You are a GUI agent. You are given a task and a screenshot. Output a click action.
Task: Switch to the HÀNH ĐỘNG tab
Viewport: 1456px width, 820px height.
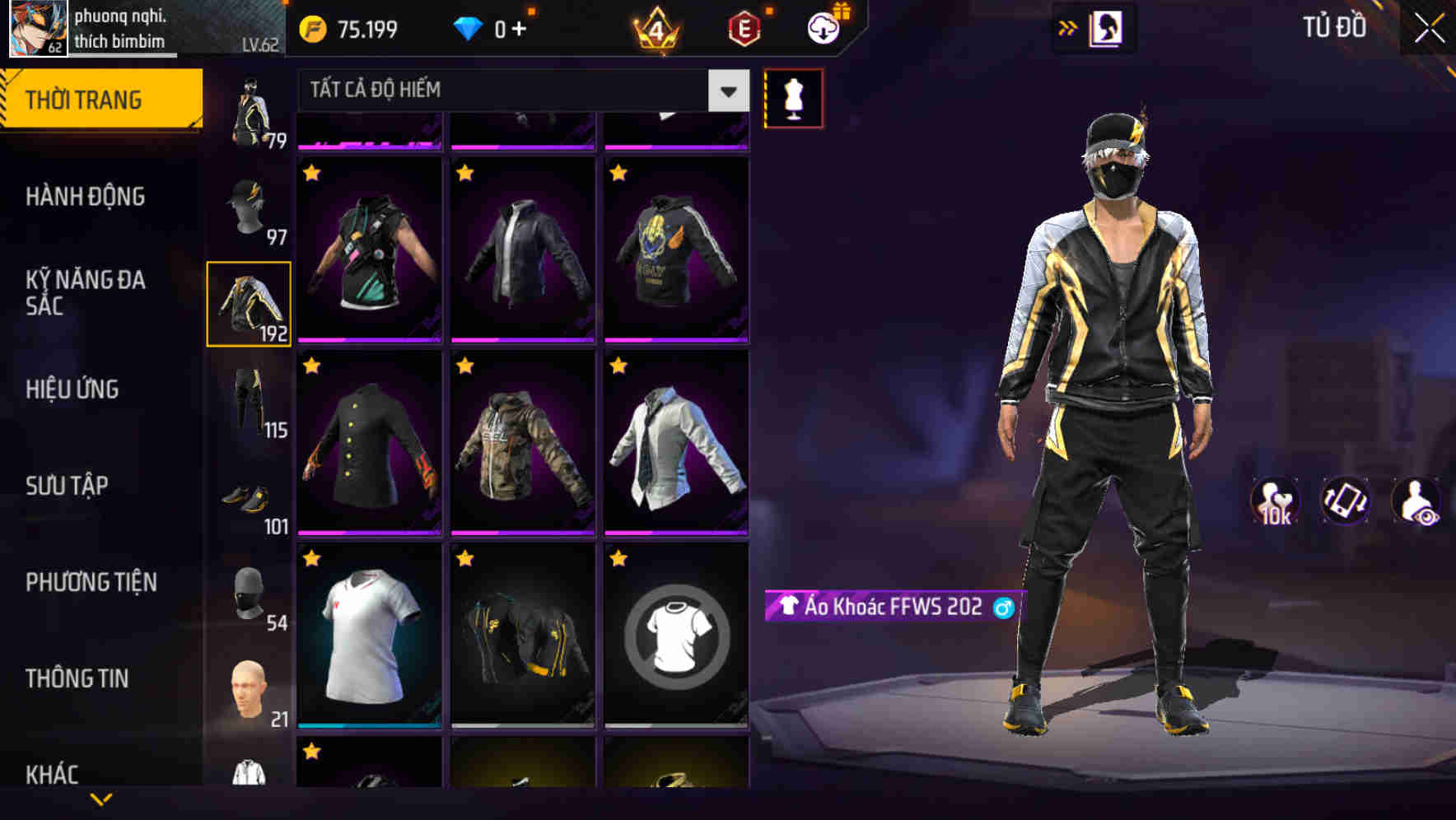pos(83,196)
